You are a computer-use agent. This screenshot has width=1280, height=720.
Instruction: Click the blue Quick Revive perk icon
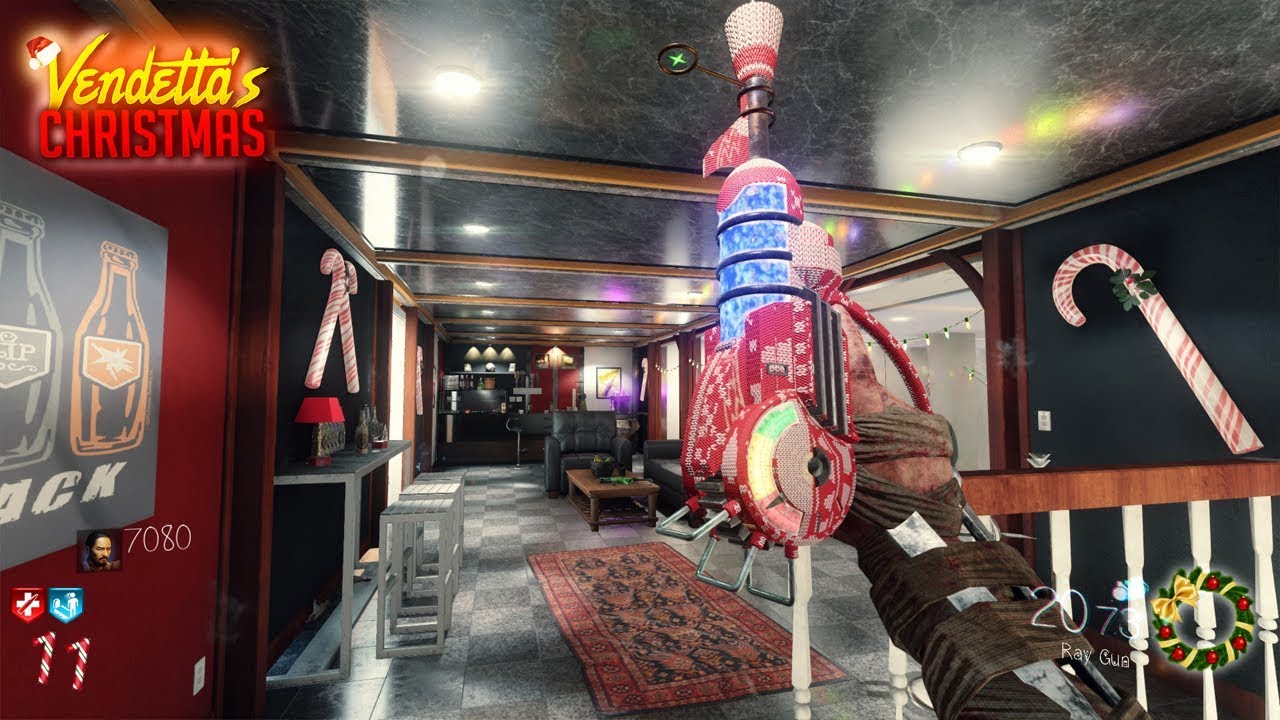click(x=66, y=604)
